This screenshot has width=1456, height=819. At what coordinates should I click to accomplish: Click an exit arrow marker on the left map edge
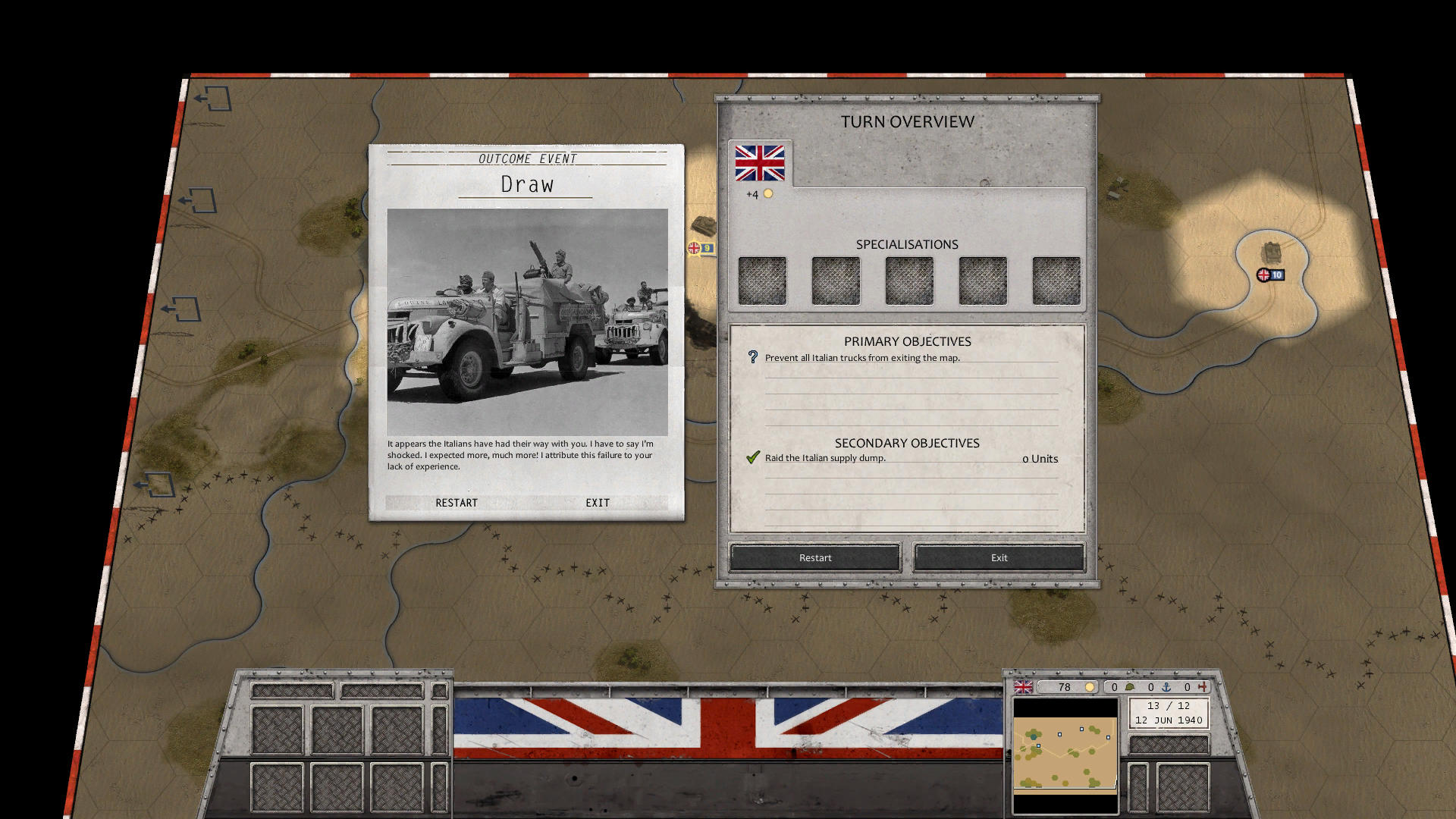[214, 99]
